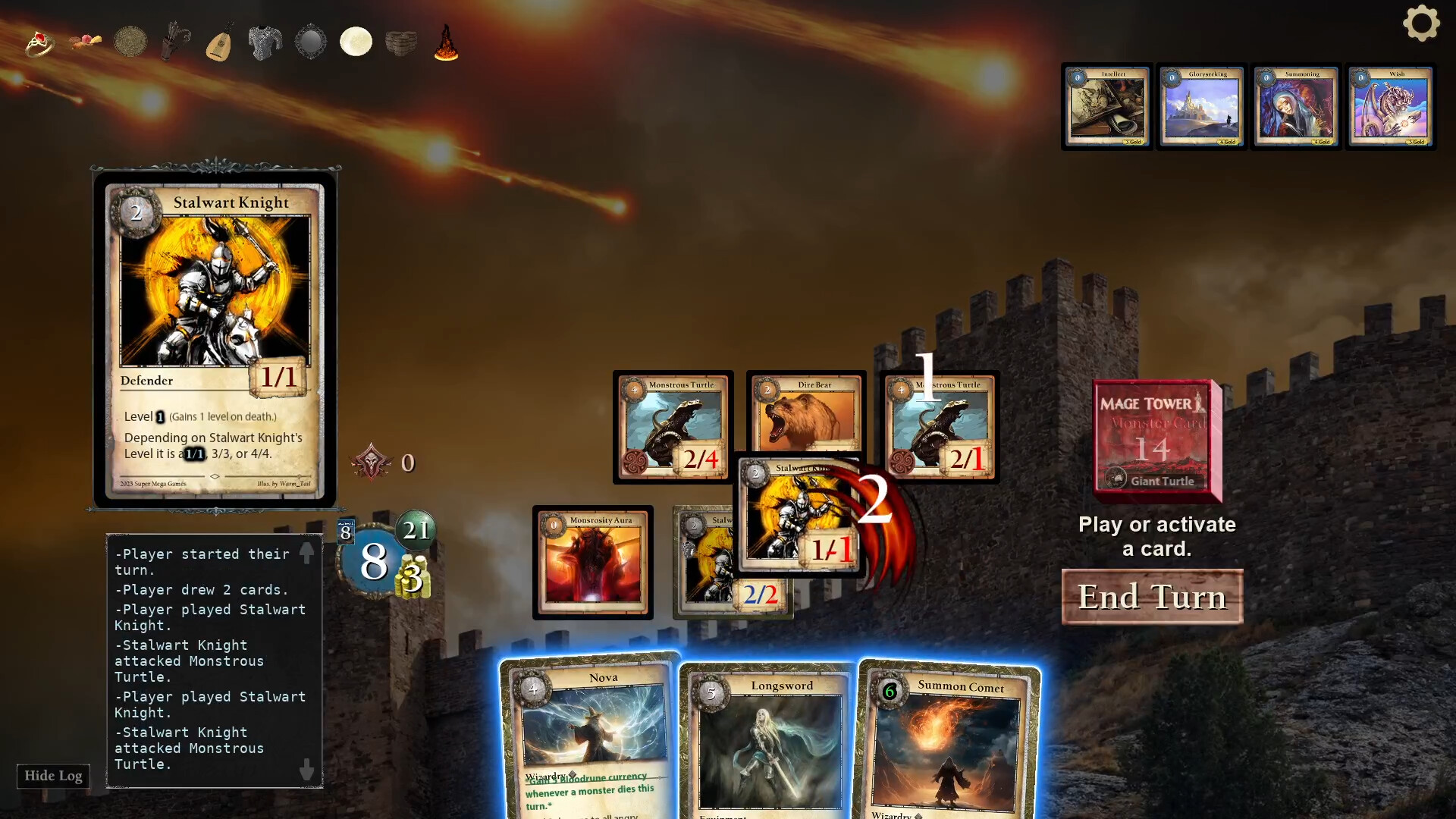Buy the Wish card from the shop
The height and width of the screenshot is (819, 1456).
point(1390,106)
